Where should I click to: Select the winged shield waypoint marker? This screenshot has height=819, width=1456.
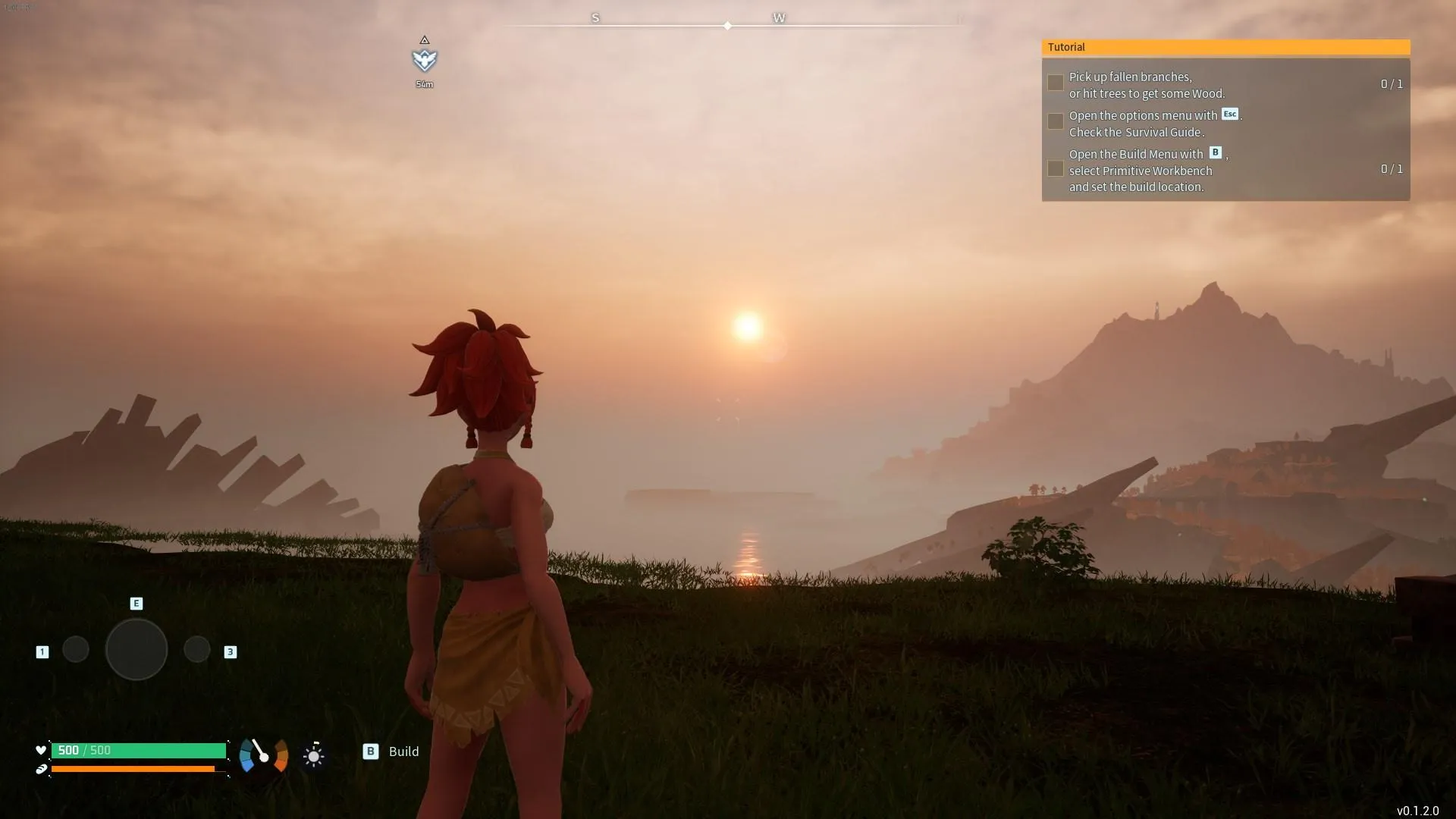click(425, 59)
